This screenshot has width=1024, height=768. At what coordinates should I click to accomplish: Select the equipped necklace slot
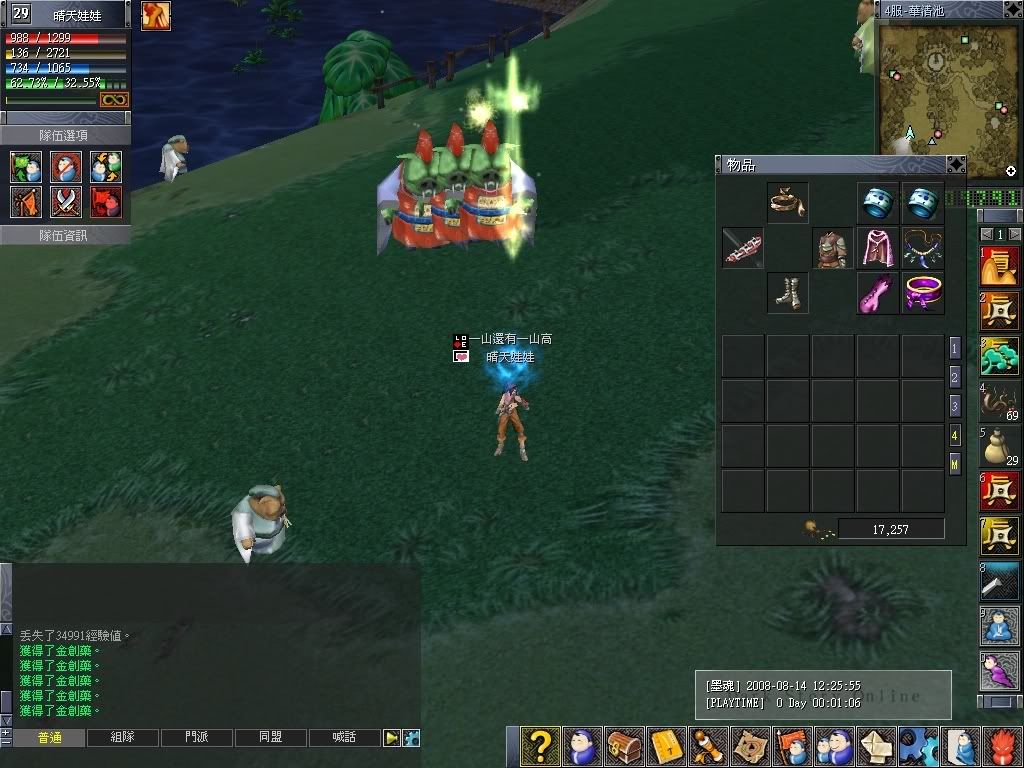[x=923, y=248]
